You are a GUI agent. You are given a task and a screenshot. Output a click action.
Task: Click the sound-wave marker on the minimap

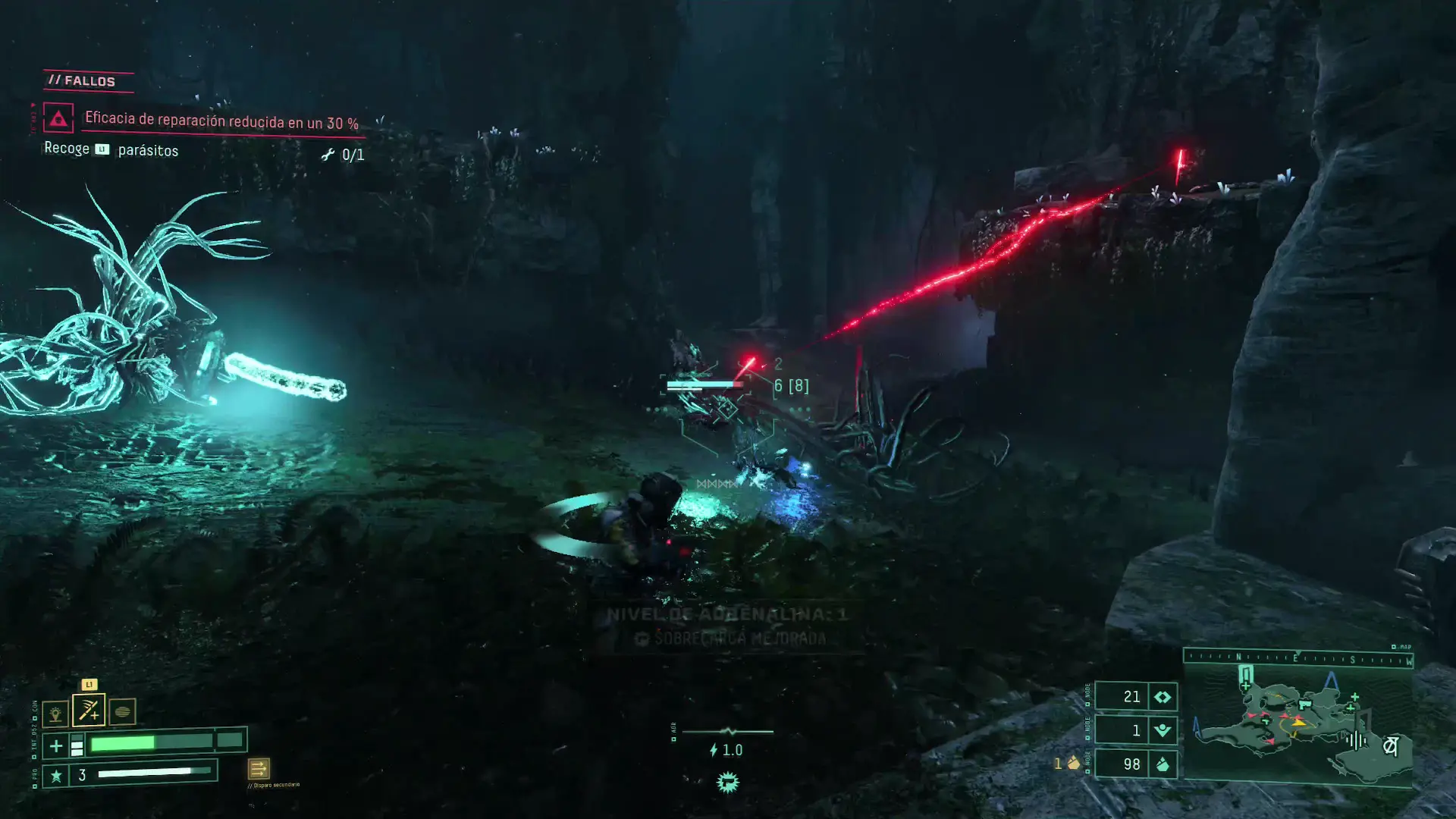coord(1357,739)
